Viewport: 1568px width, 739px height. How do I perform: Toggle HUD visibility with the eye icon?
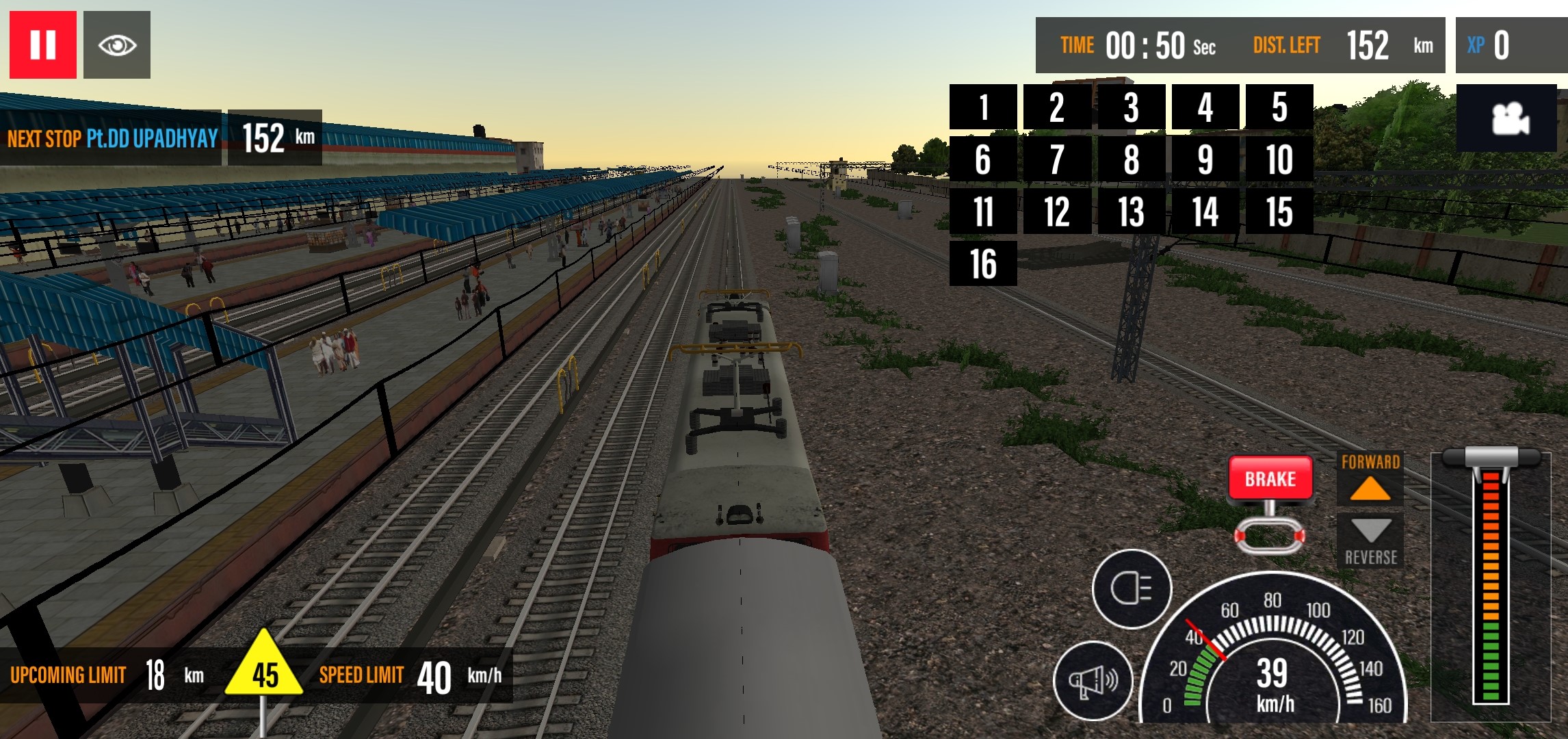(117, 45)
